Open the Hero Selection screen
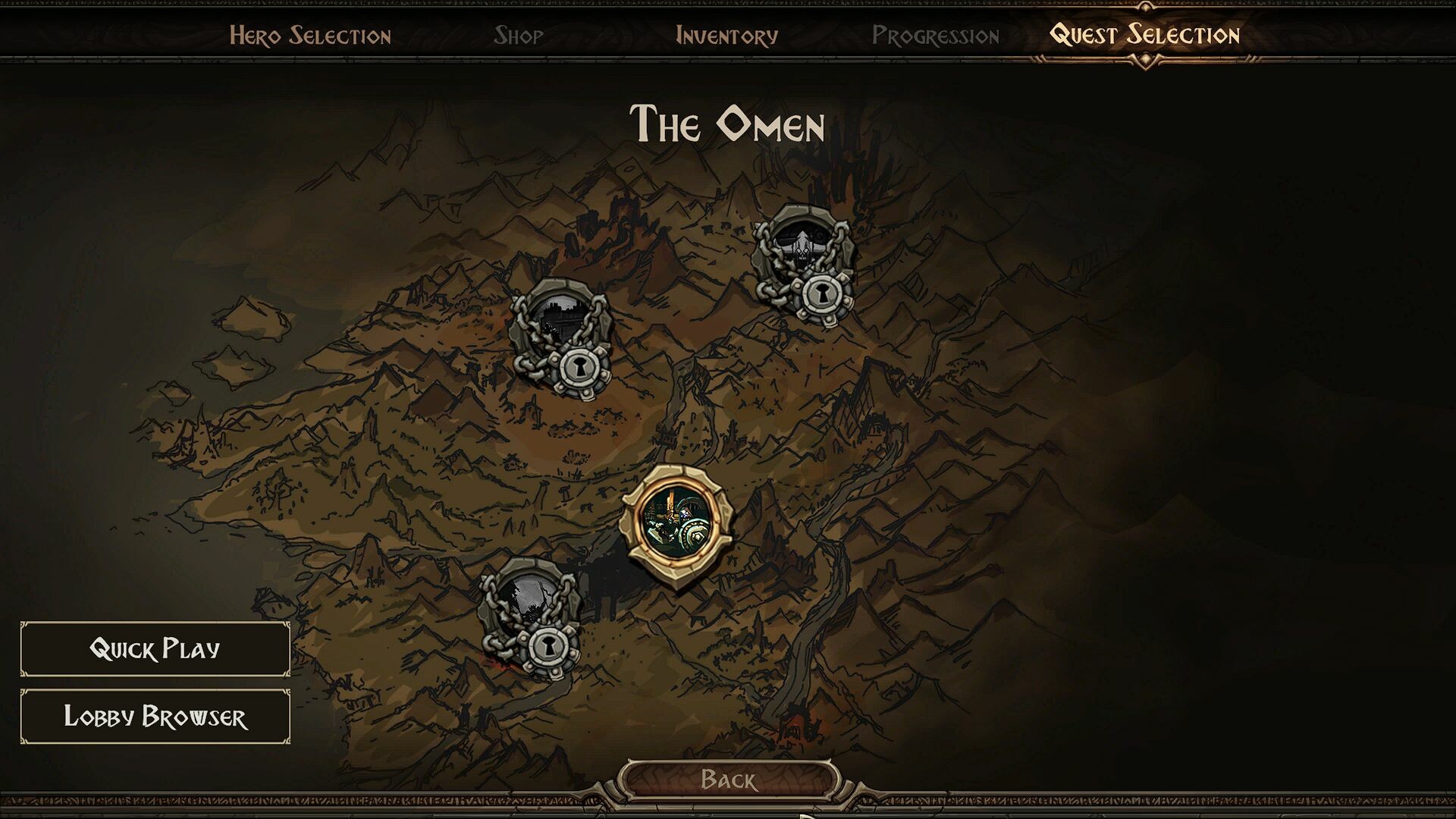1456x819 pixels. [311, 34]
